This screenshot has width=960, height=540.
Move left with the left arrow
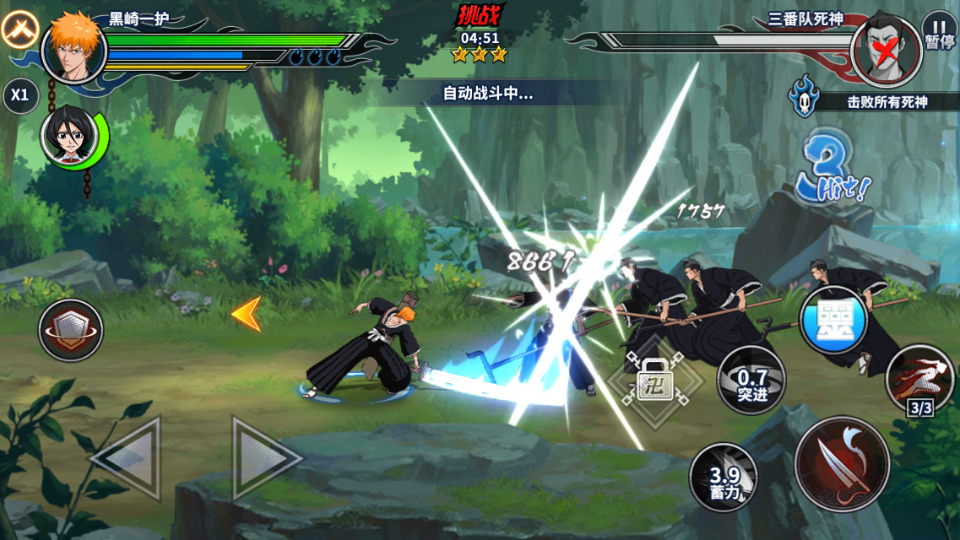pos(128,458)
